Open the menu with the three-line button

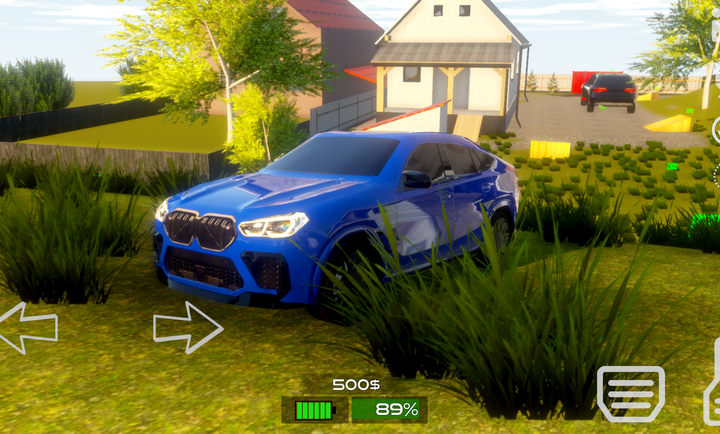click(x=630, y=392)
